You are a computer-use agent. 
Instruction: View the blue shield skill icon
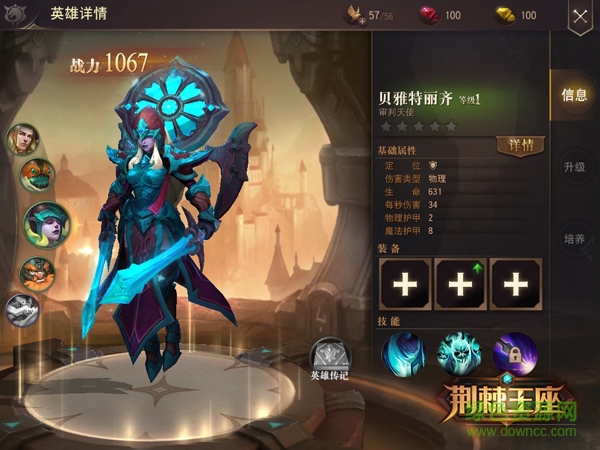tap(403, 353)
